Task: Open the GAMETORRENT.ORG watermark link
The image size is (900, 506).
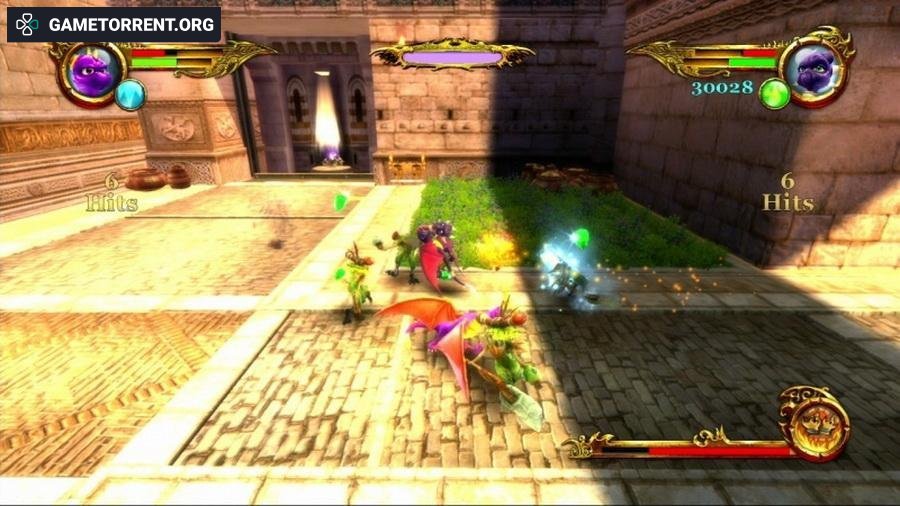Action: pos(114,24)
